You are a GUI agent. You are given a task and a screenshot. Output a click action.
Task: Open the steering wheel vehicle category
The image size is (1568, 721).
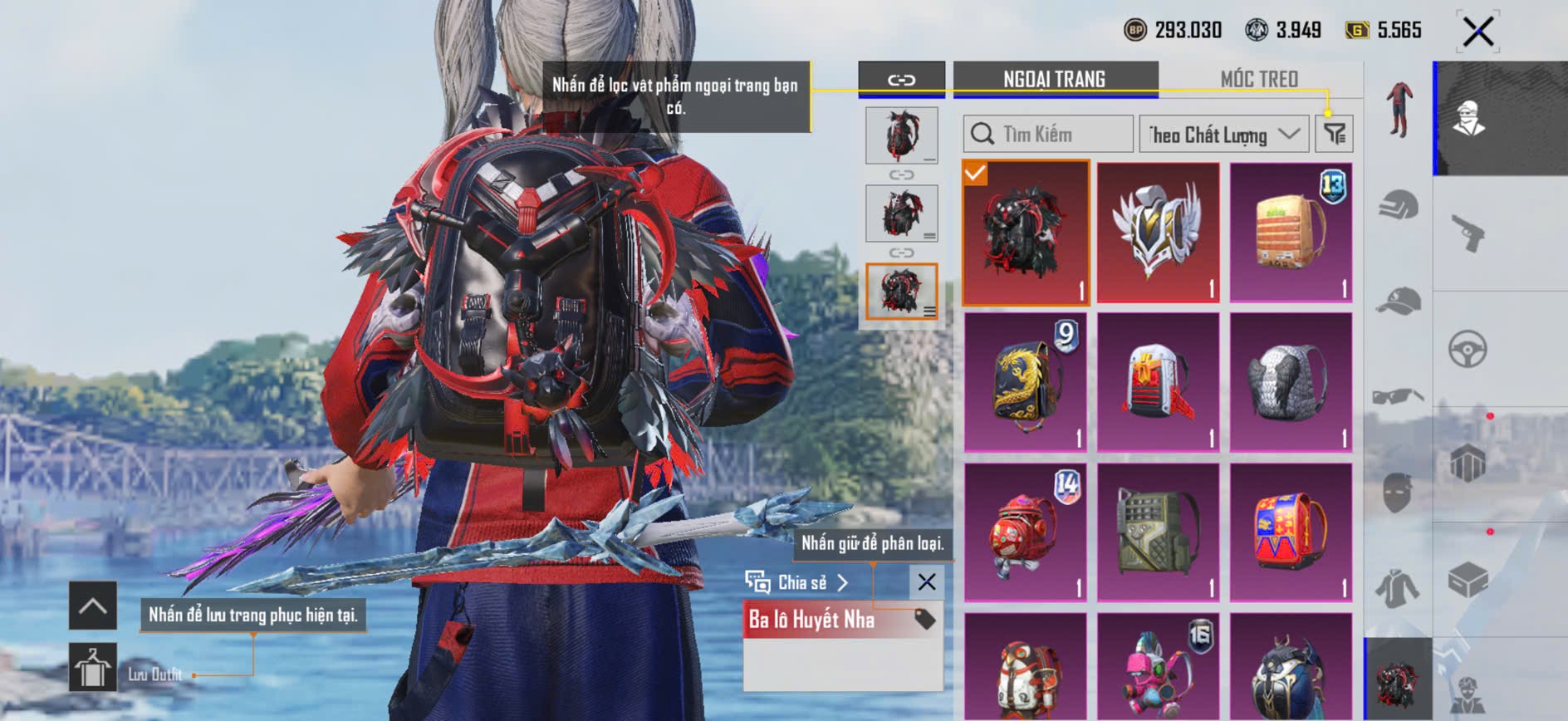(x=1468, y=349)
